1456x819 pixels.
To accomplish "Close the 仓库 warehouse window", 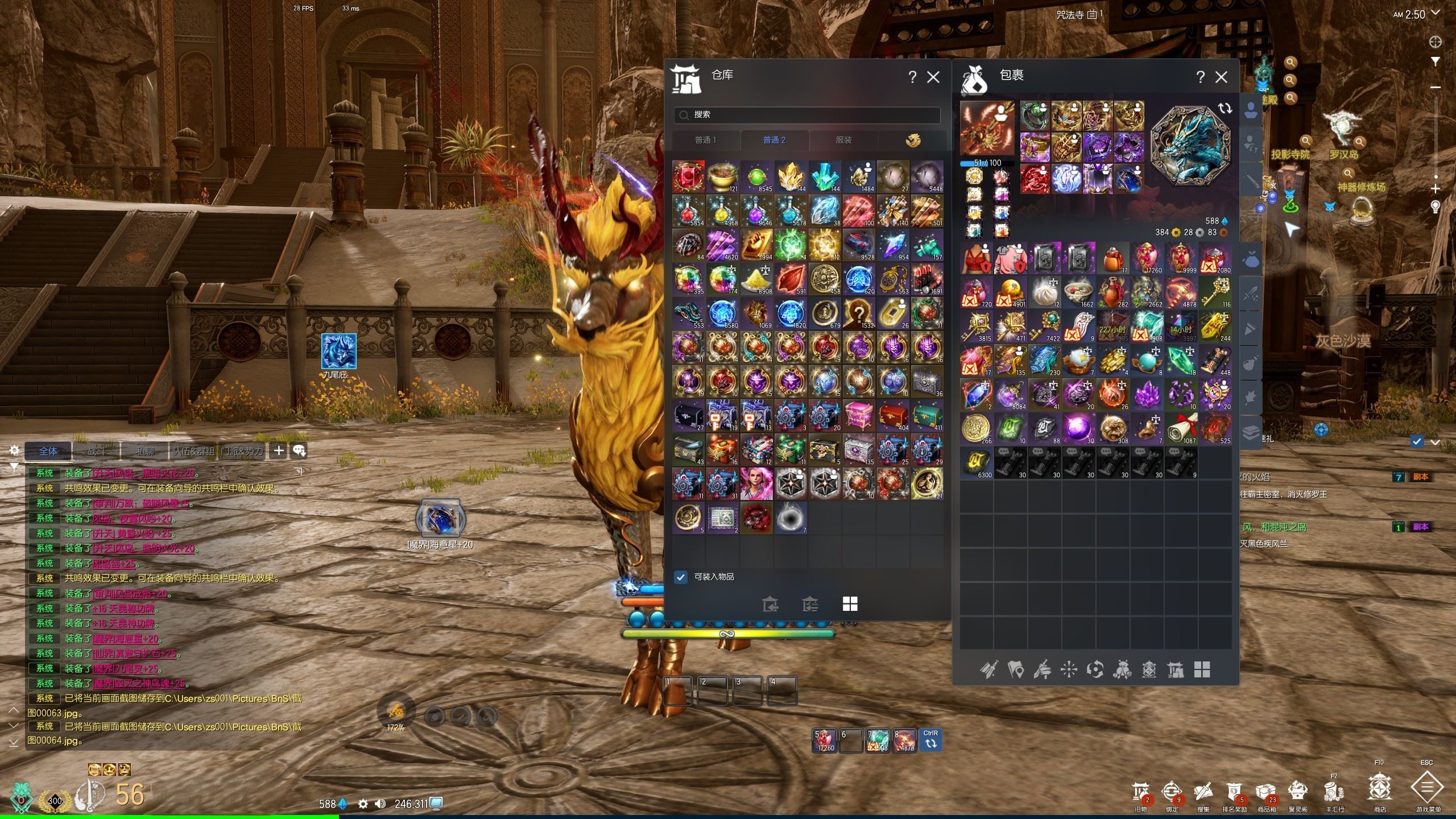I will coord(933,77).
